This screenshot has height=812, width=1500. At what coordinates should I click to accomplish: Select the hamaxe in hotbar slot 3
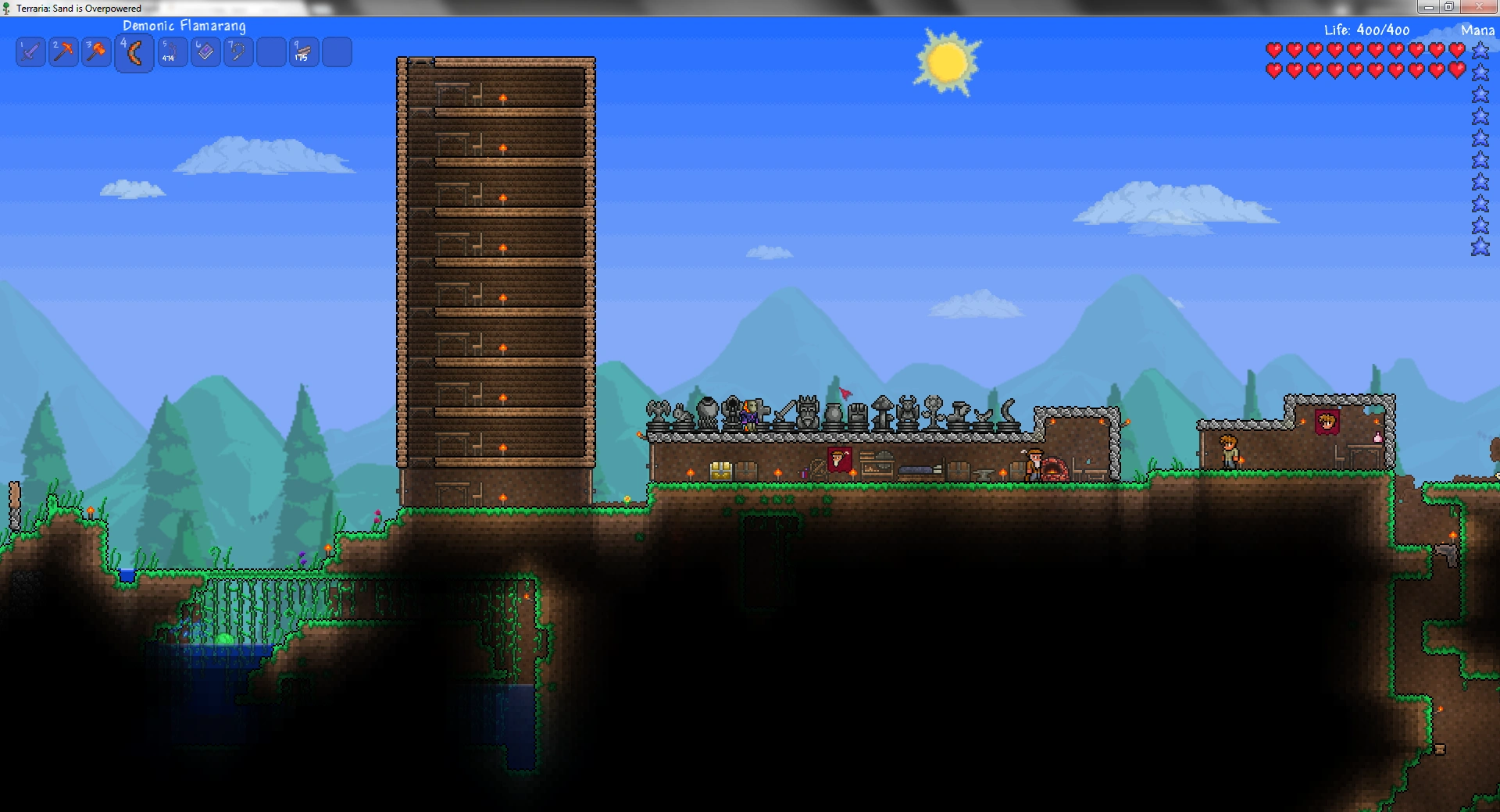96,52
